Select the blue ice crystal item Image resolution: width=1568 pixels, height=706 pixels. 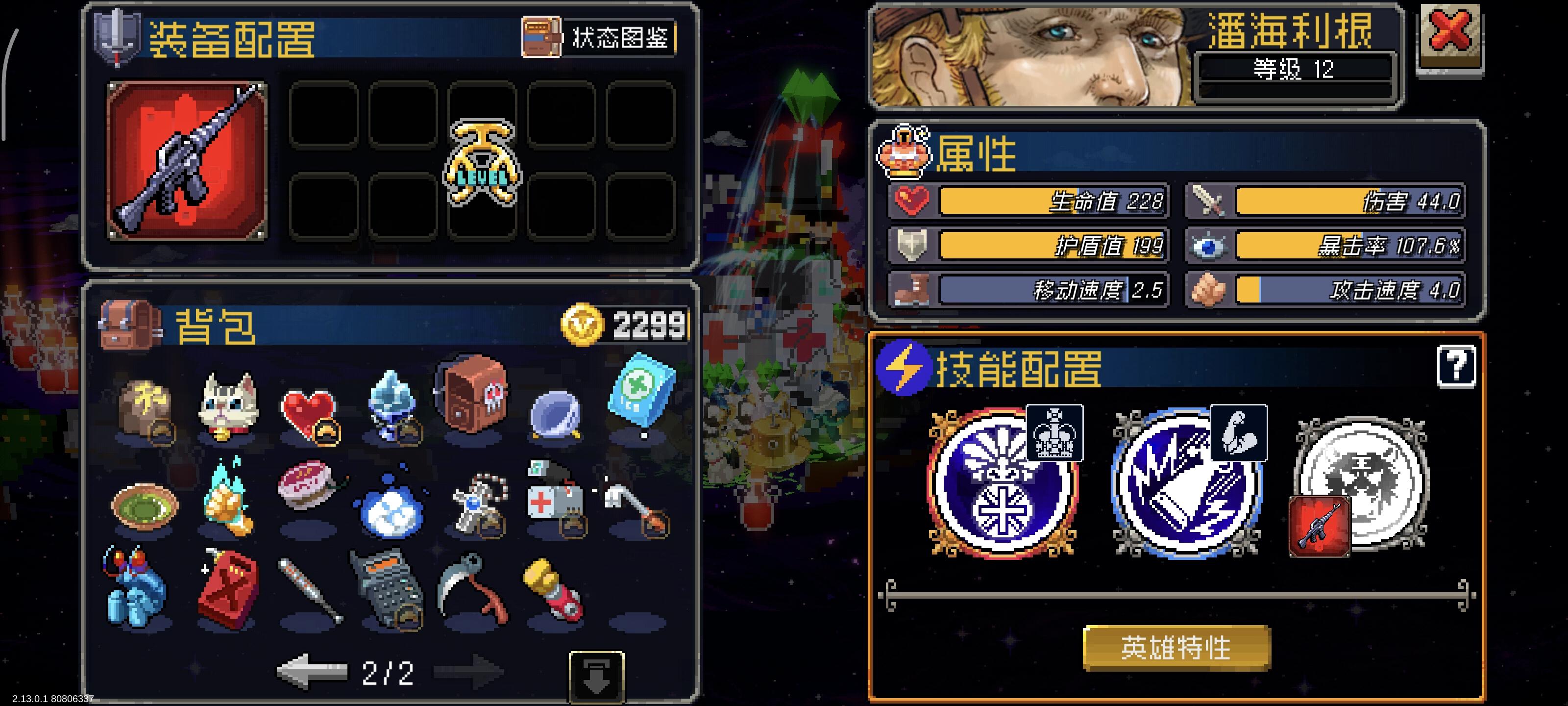pos(392,408)
